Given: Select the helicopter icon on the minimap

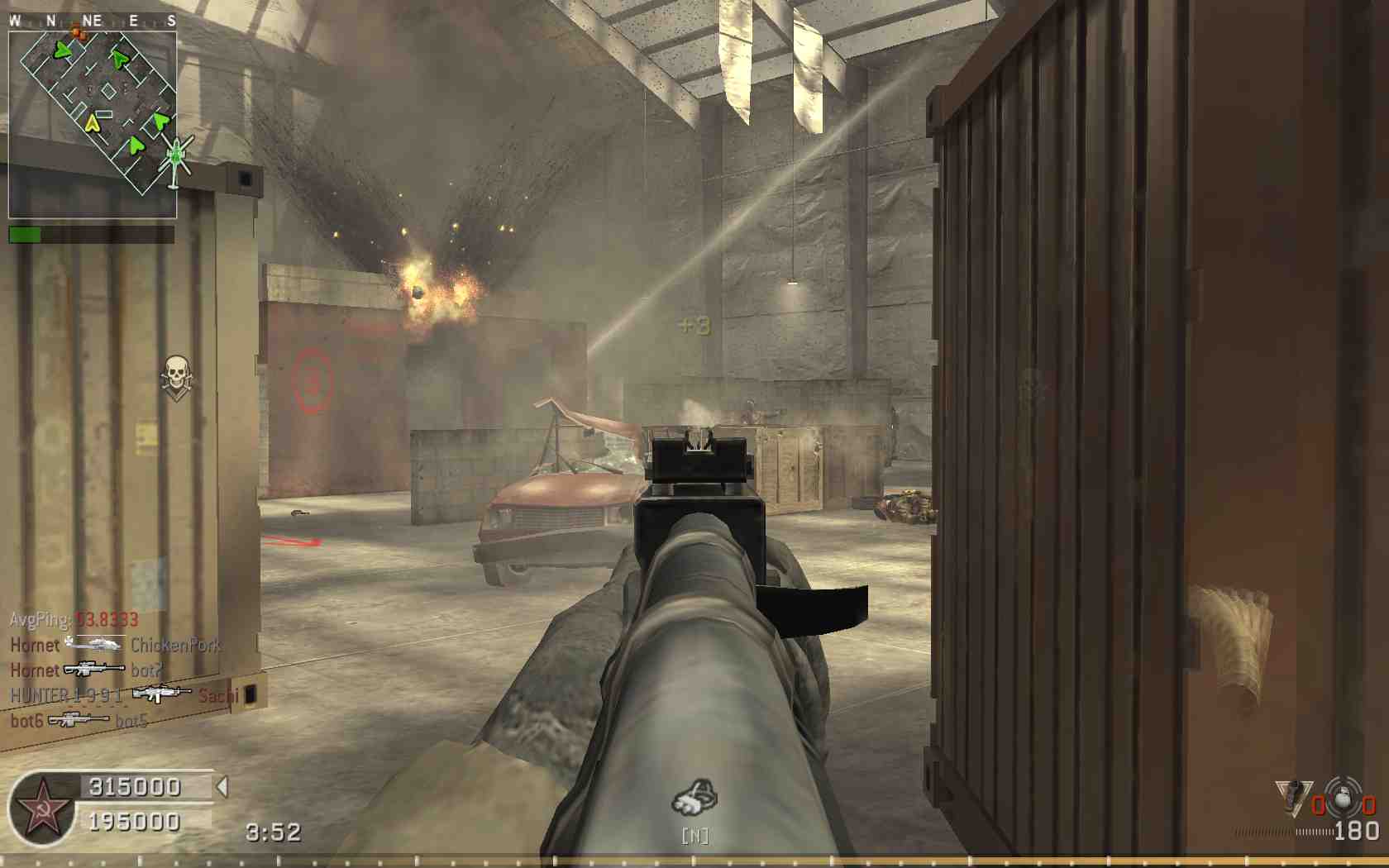Looking at the screenshot, I should (175, 159).
